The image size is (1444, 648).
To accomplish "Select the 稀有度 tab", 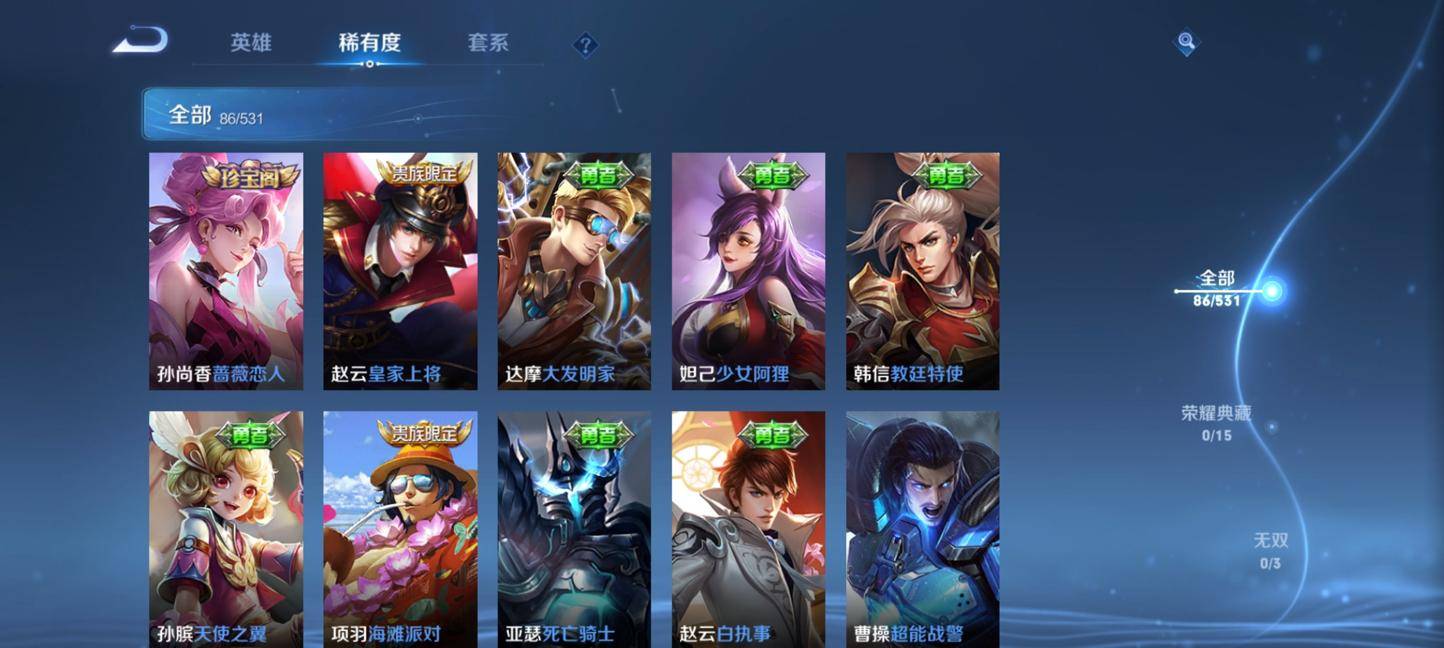I will point(369,43).
